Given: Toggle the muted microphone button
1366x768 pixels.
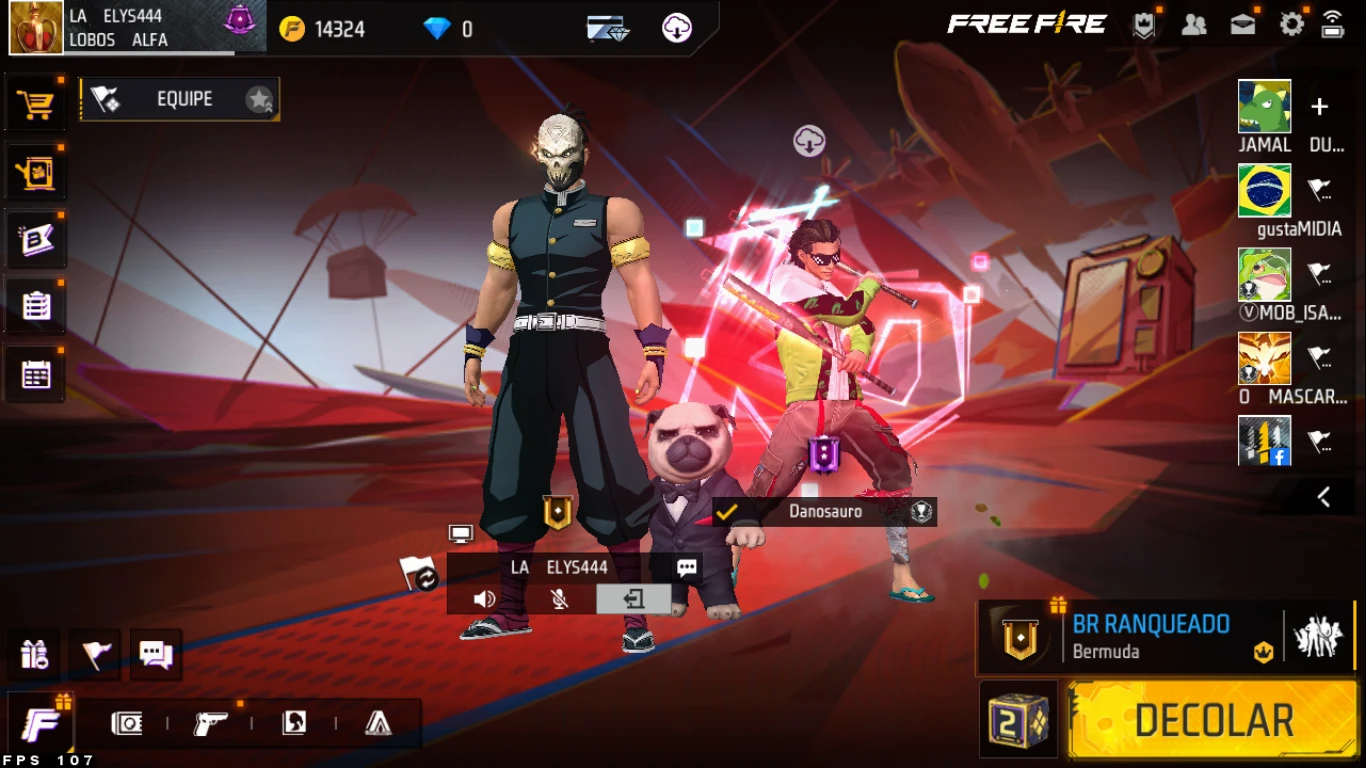Looking at the screenshot, I should point(560,599).
